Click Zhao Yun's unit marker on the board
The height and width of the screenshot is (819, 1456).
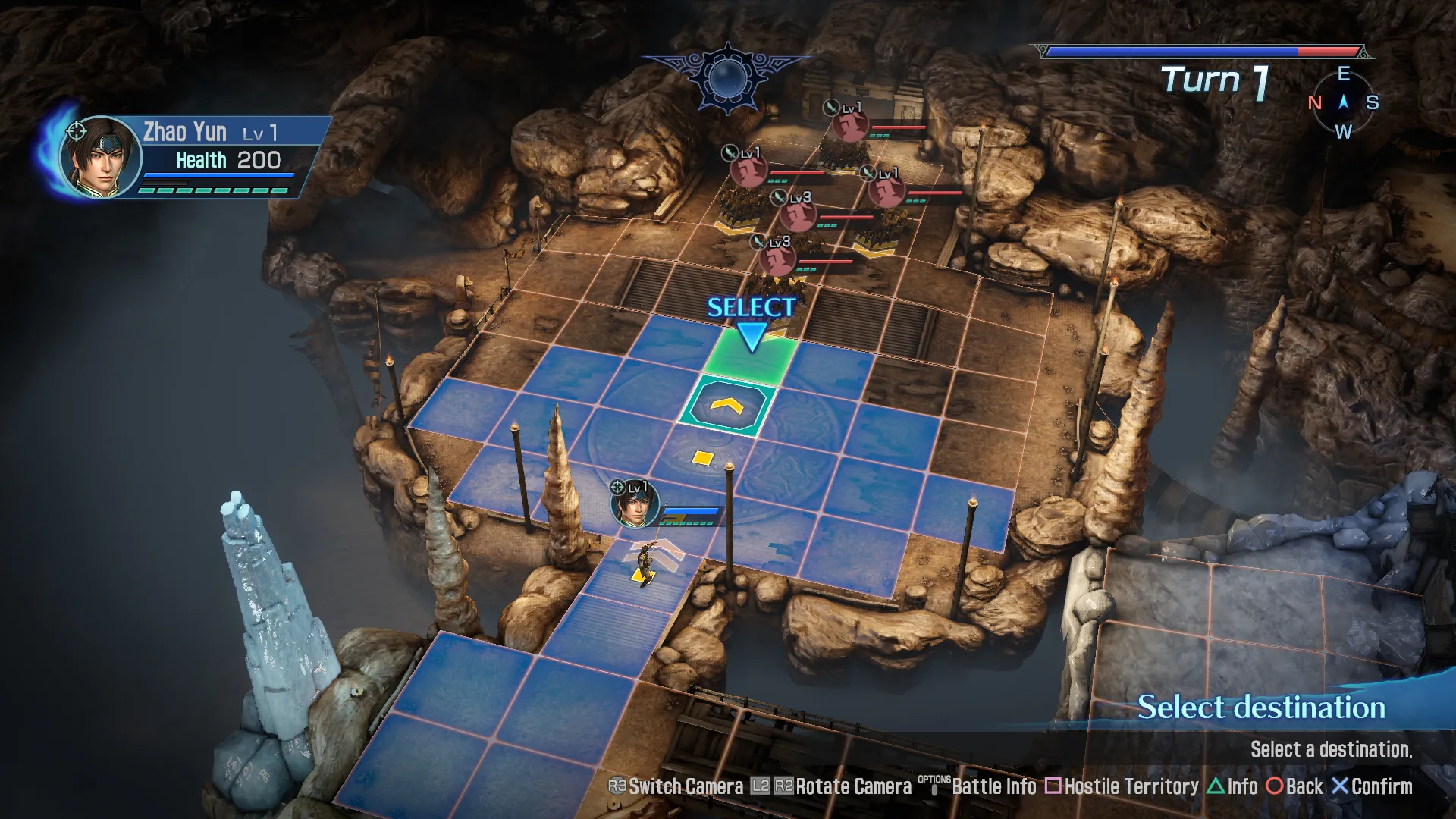[635, 503]
